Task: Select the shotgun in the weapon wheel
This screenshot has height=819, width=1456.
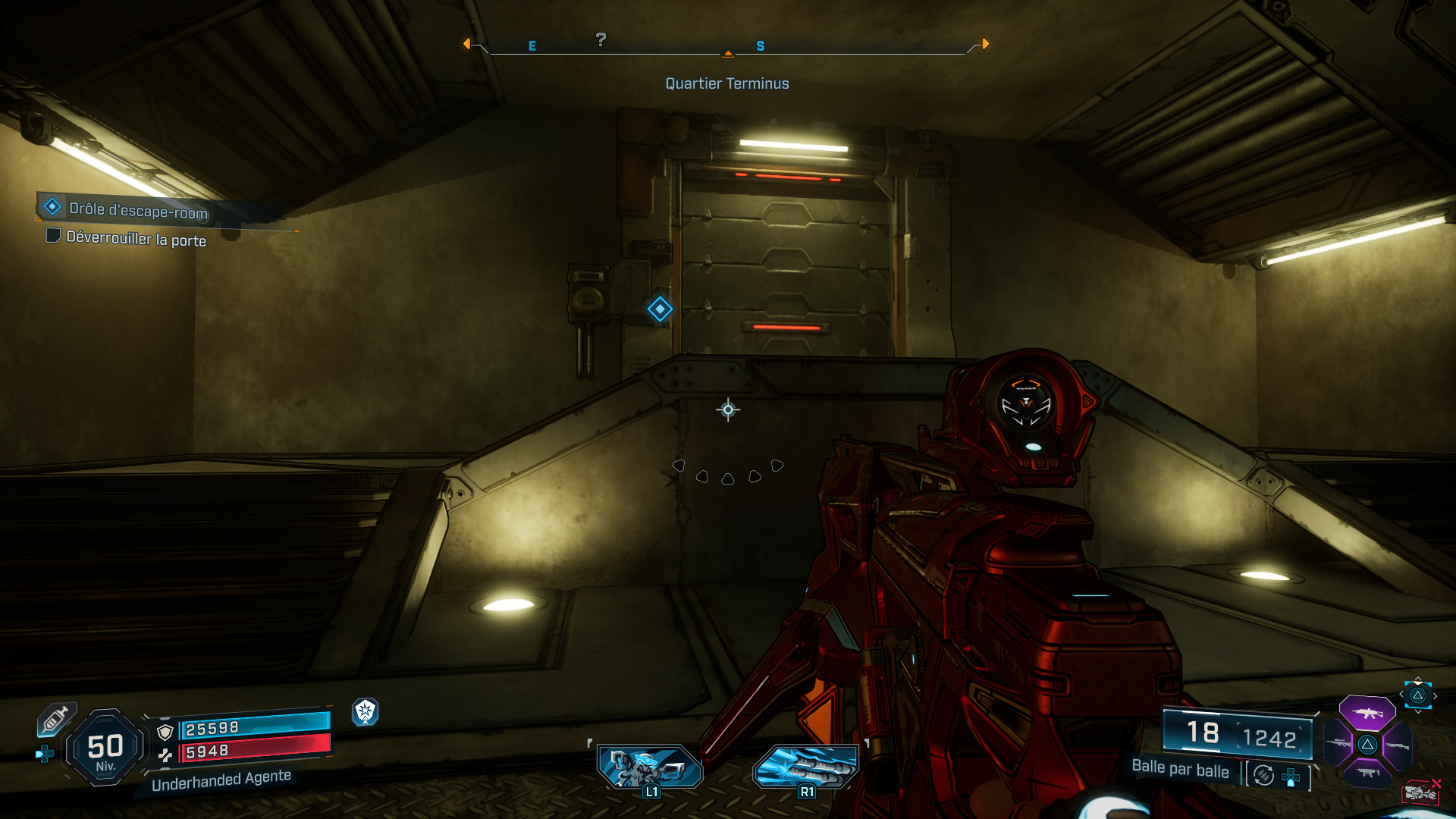Action: point(1398,745)
